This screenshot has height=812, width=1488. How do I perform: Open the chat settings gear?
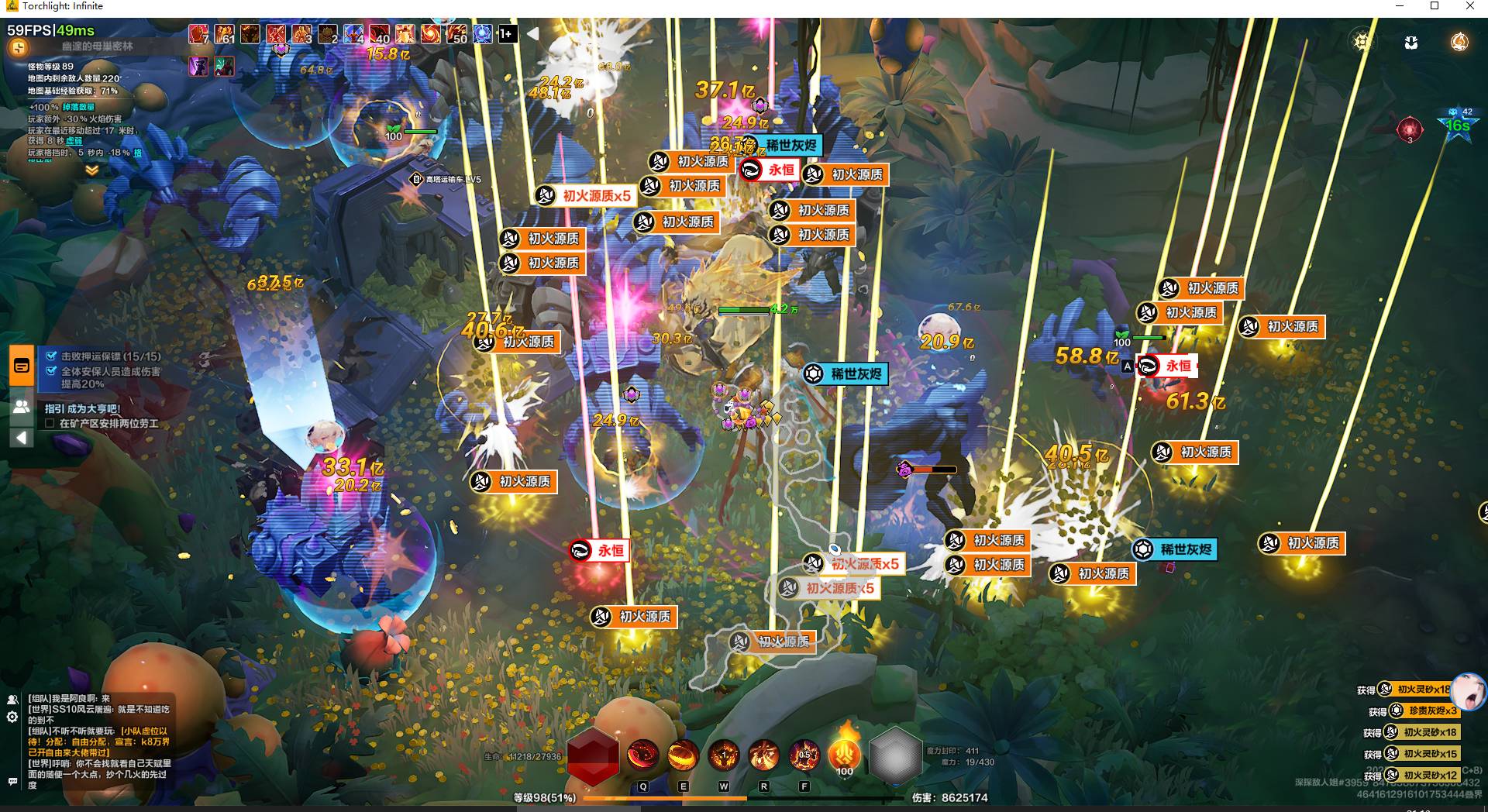(12, 717)
